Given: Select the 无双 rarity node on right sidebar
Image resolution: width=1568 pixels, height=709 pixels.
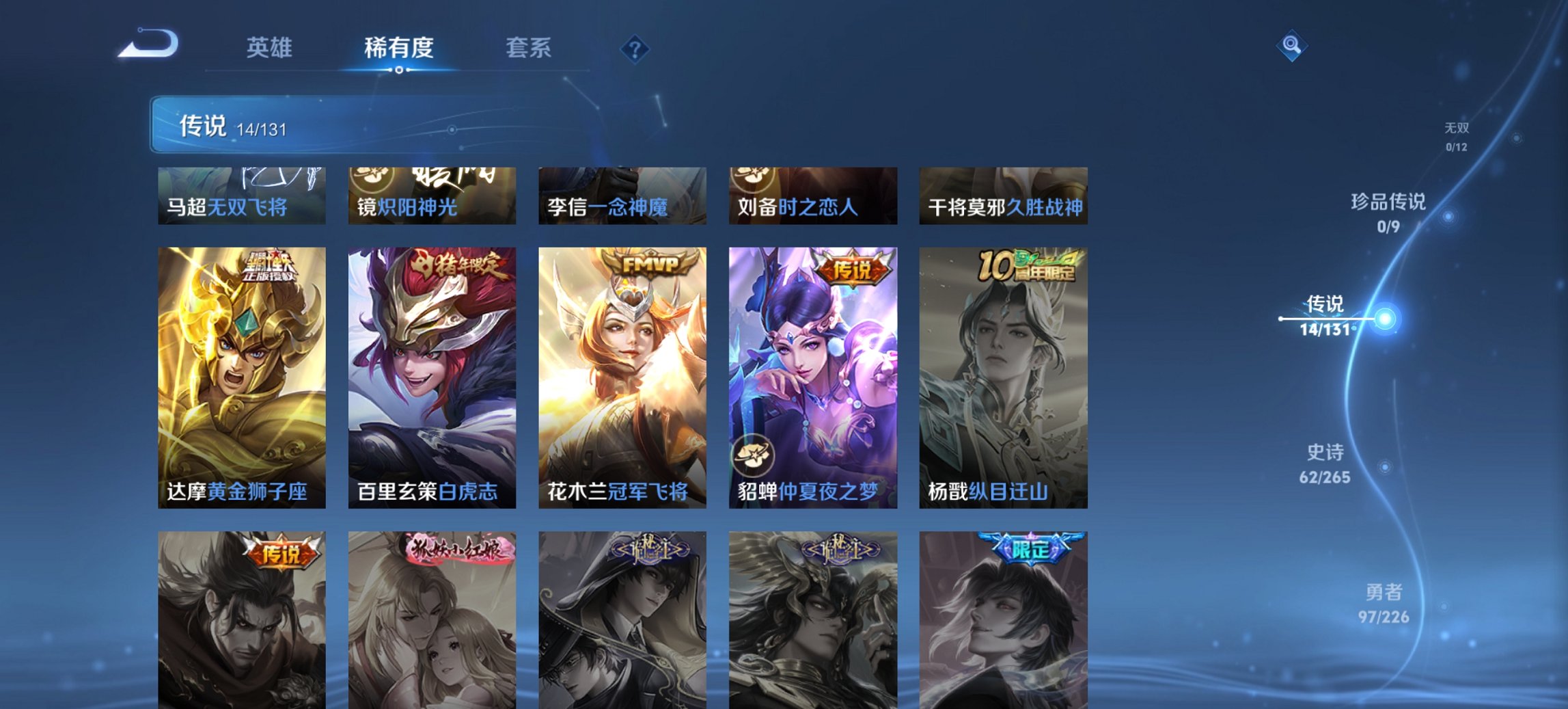Looking at the screenshot, I should (1459, 134).
